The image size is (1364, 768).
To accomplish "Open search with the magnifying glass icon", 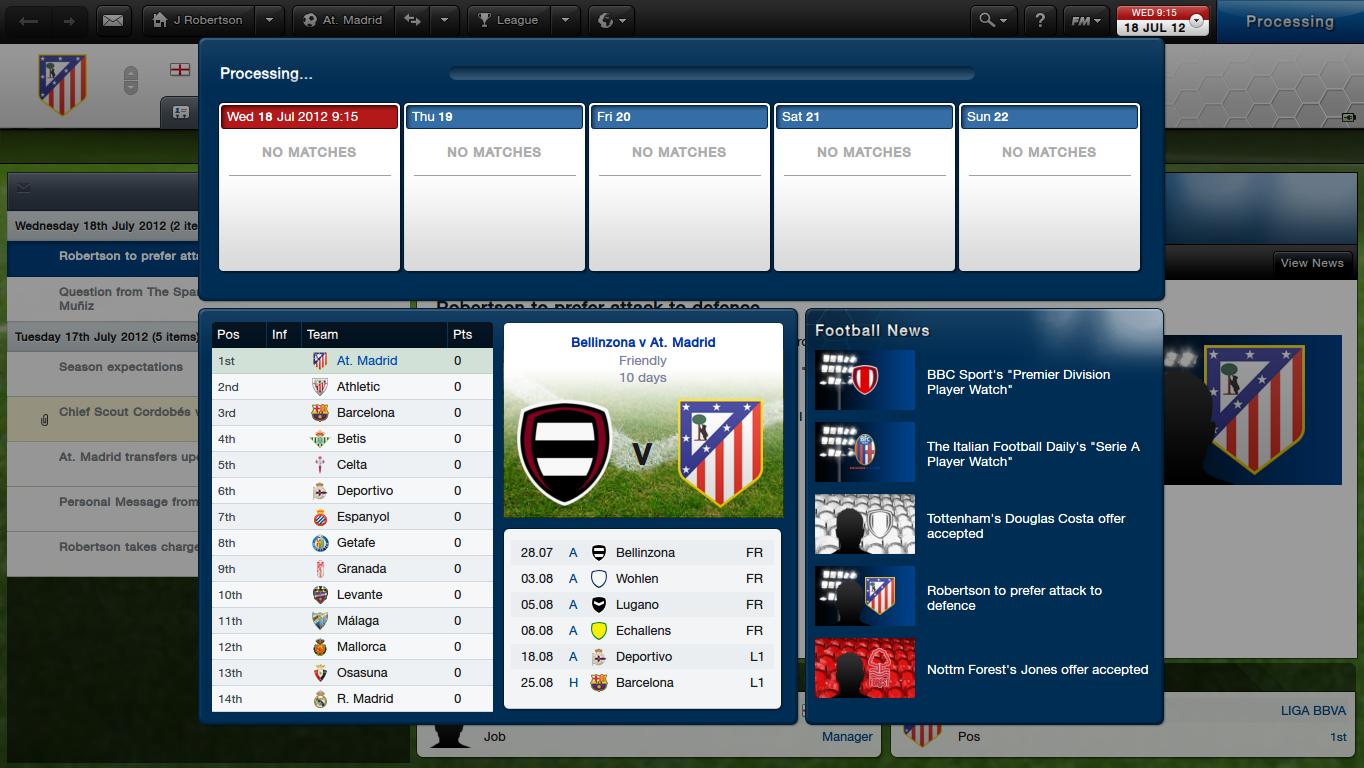I will 988,20.
